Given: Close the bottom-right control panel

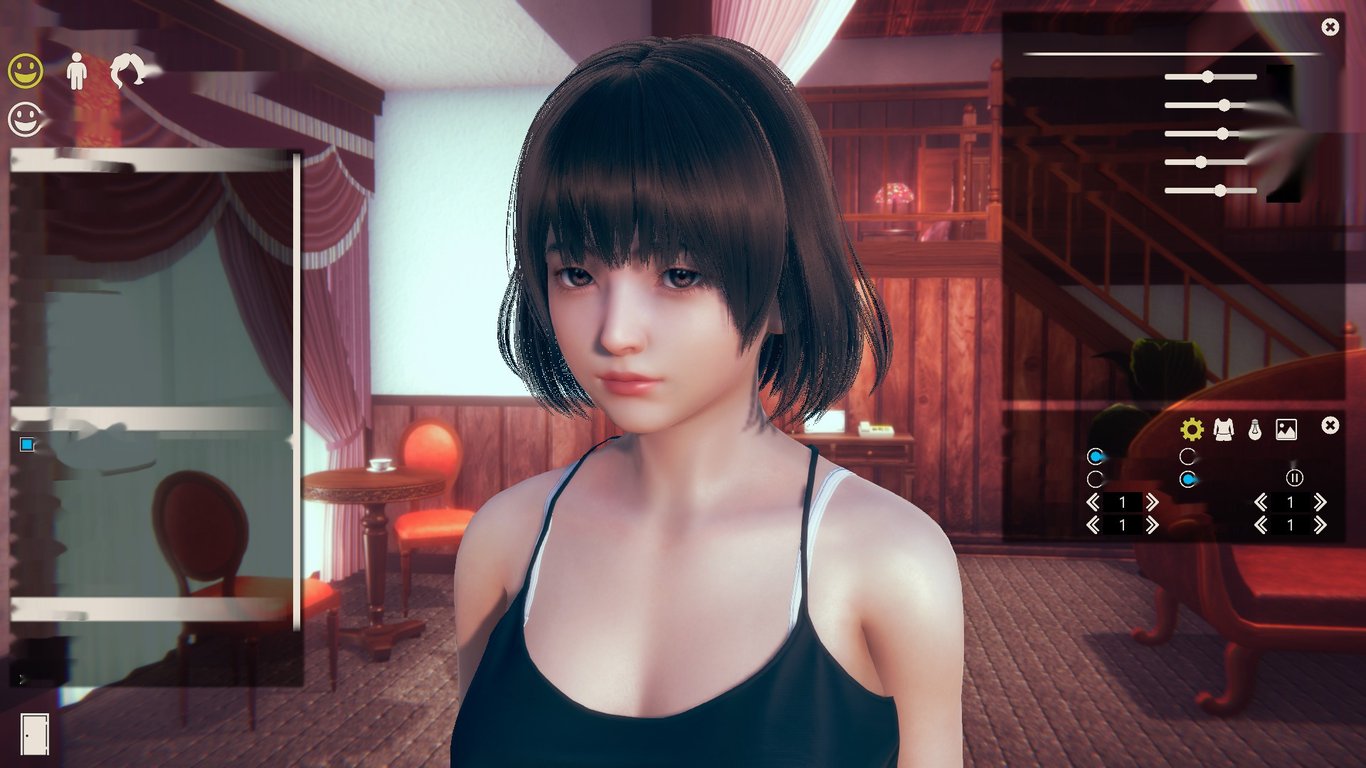Looking at the screenshot, I should pyautogui.click(x=1329, y=426).
